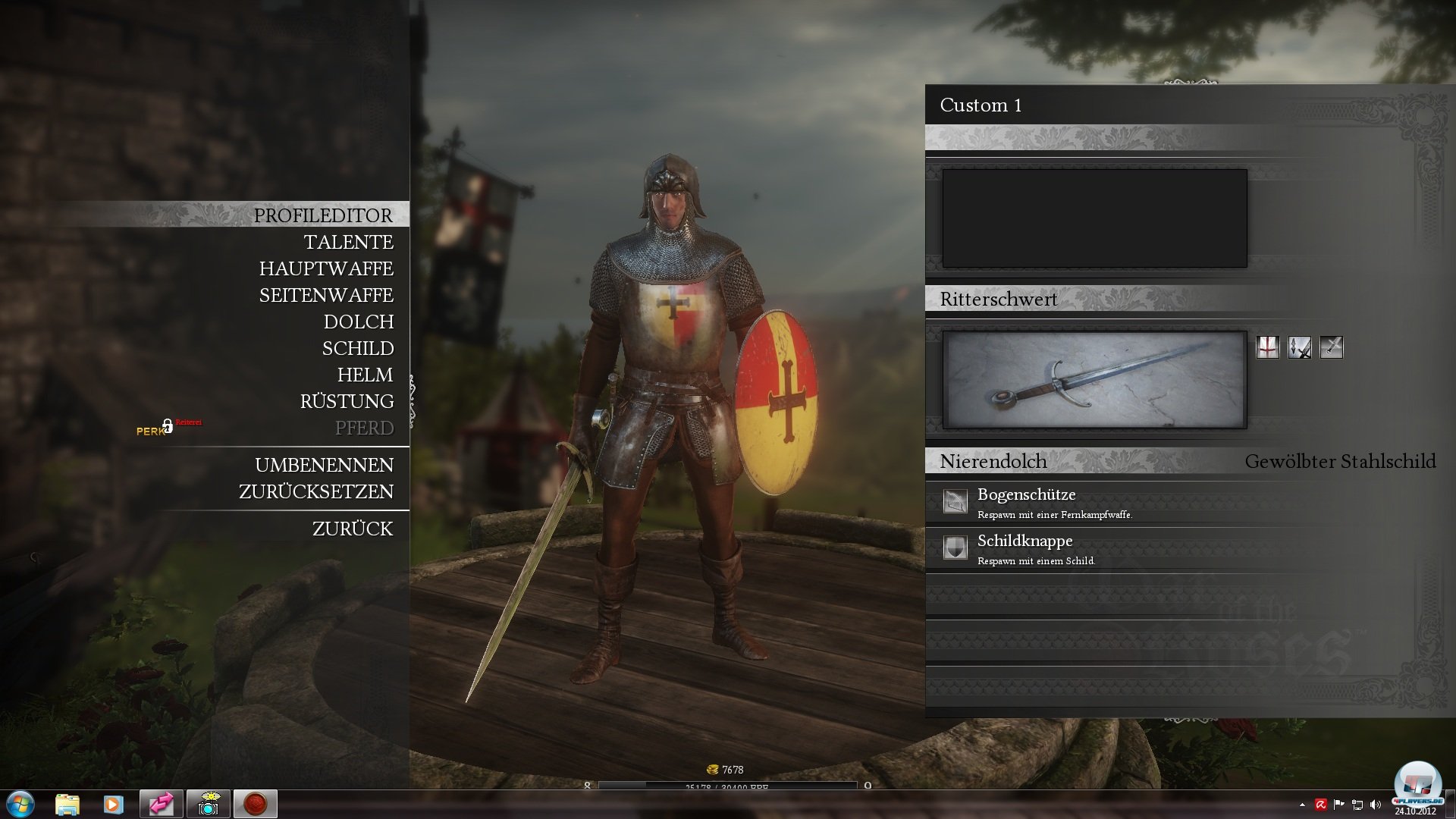1456x819 pixels.
Task: Select the Profileditor heading
Action: [323, 215]
